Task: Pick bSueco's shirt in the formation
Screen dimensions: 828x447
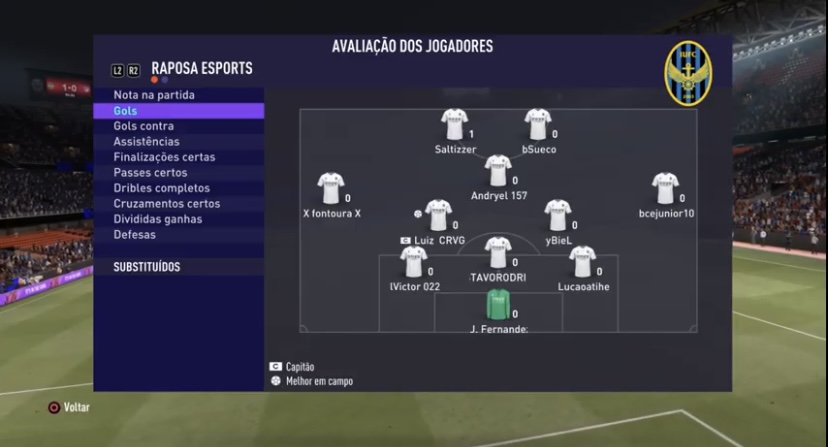Action: coord(538,125)
